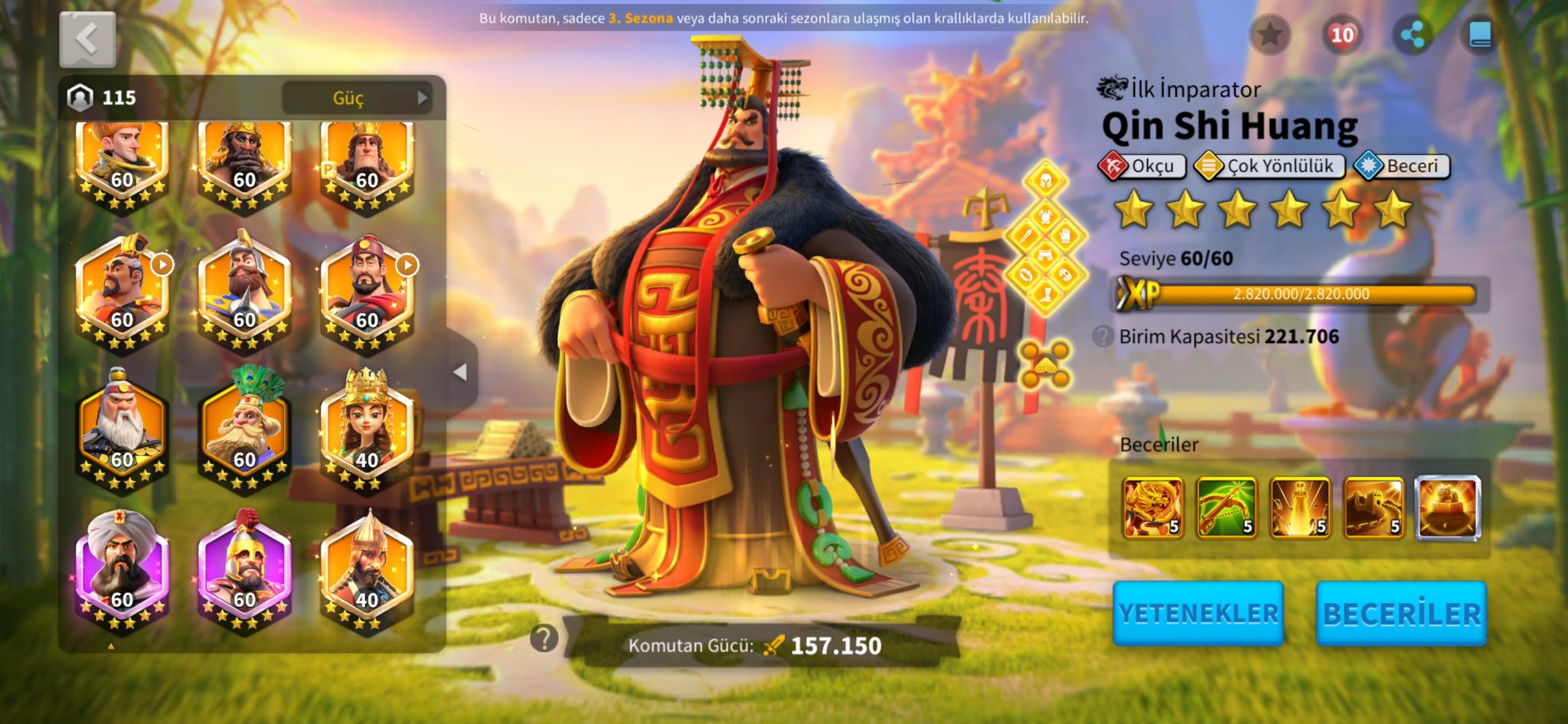Click the red badge showing 10
Viewport: 1568px width, 724px height.
pos(1341,34)
